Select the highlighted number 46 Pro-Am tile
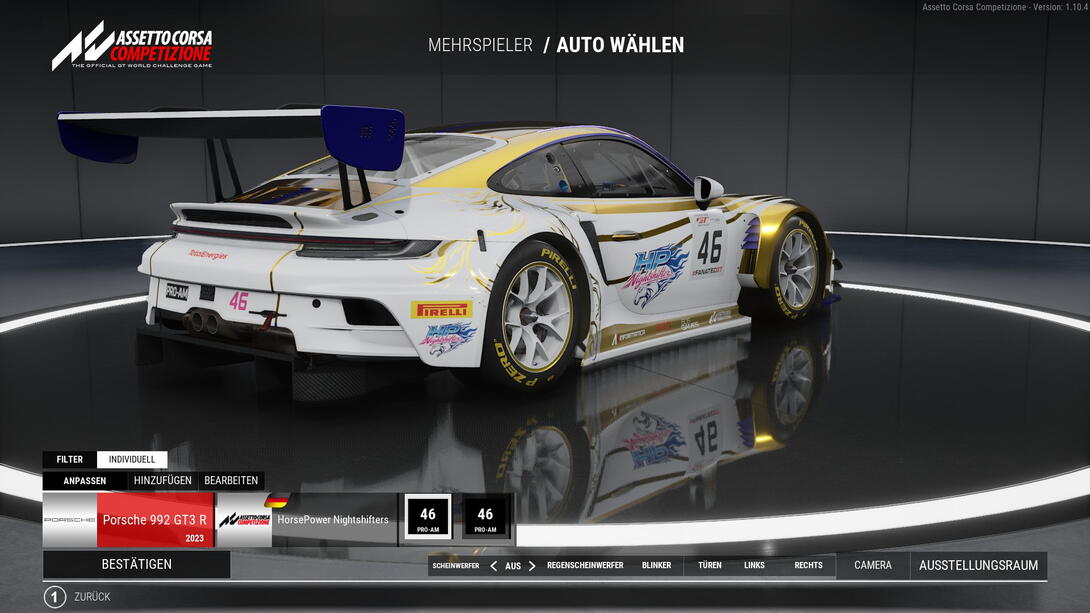The width and height of the screenshot is (1090, 613). 428,518
